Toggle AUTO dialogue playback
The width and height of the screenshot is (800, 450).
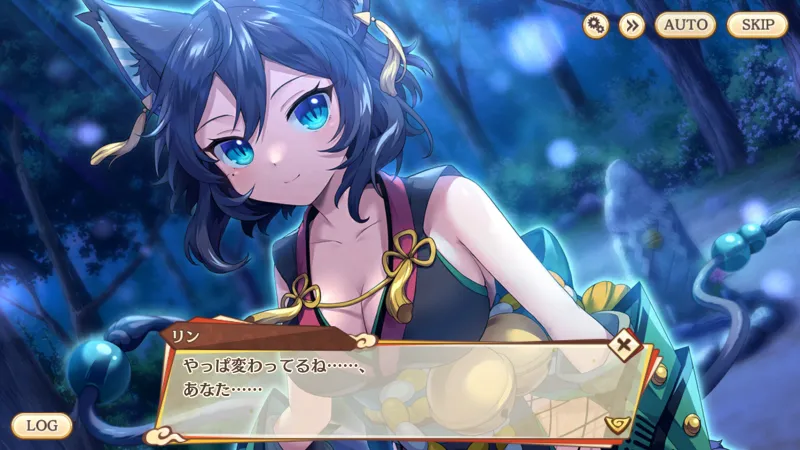point(685,25)
